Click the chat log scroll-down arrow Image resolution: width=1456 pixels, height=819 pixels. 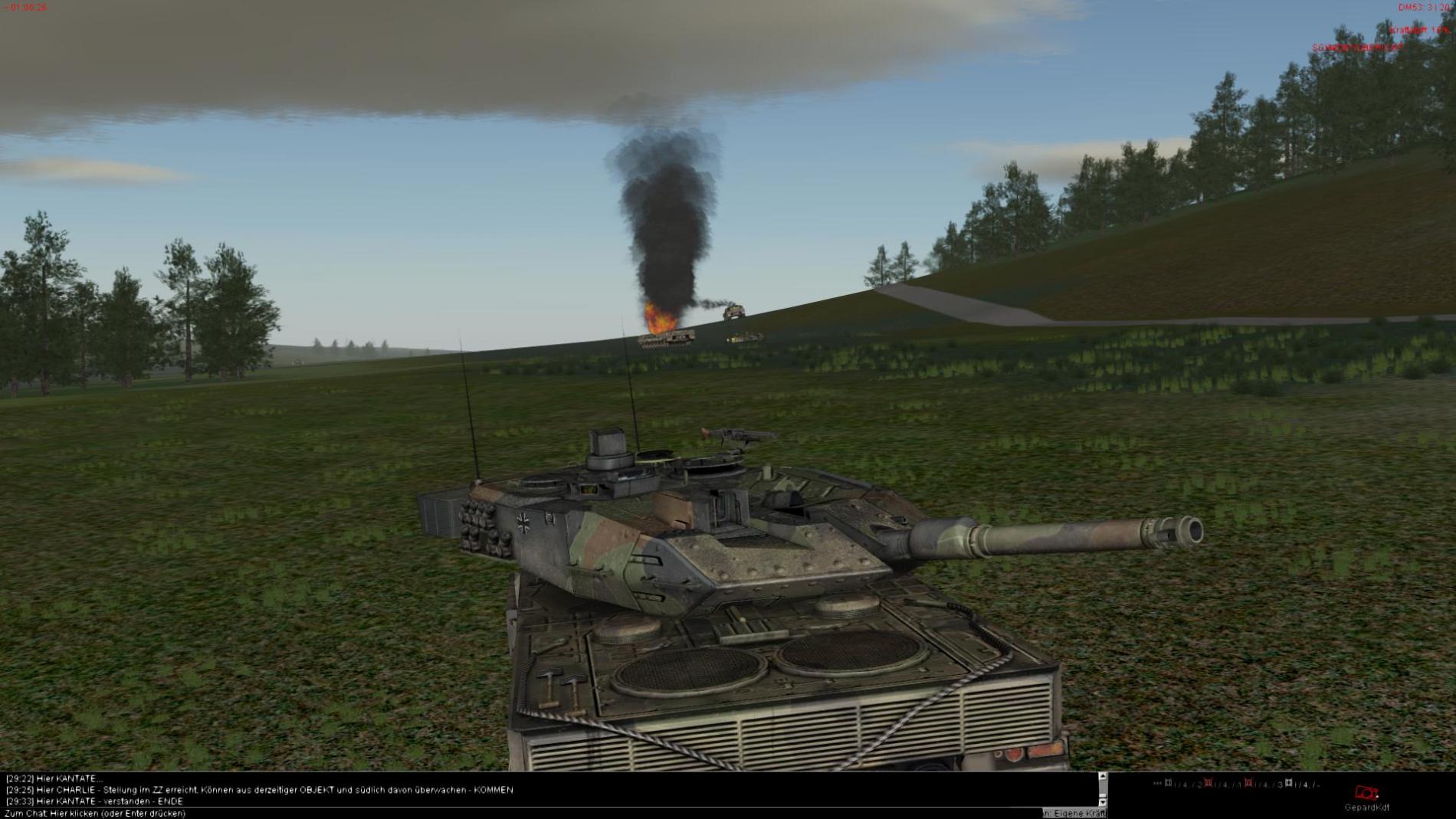coord(1103,801)
